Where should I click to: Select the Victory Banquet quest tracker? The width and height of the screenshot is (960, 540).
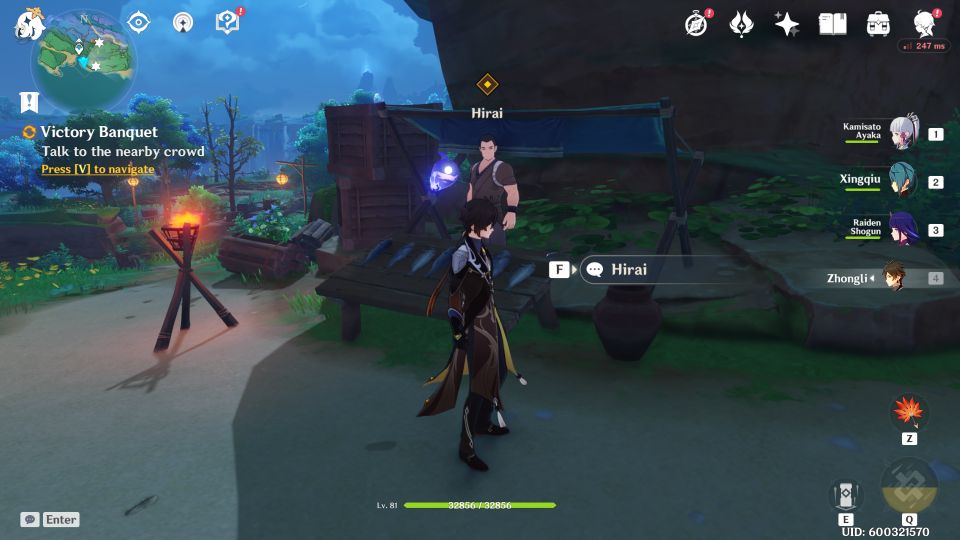[99, 132]
